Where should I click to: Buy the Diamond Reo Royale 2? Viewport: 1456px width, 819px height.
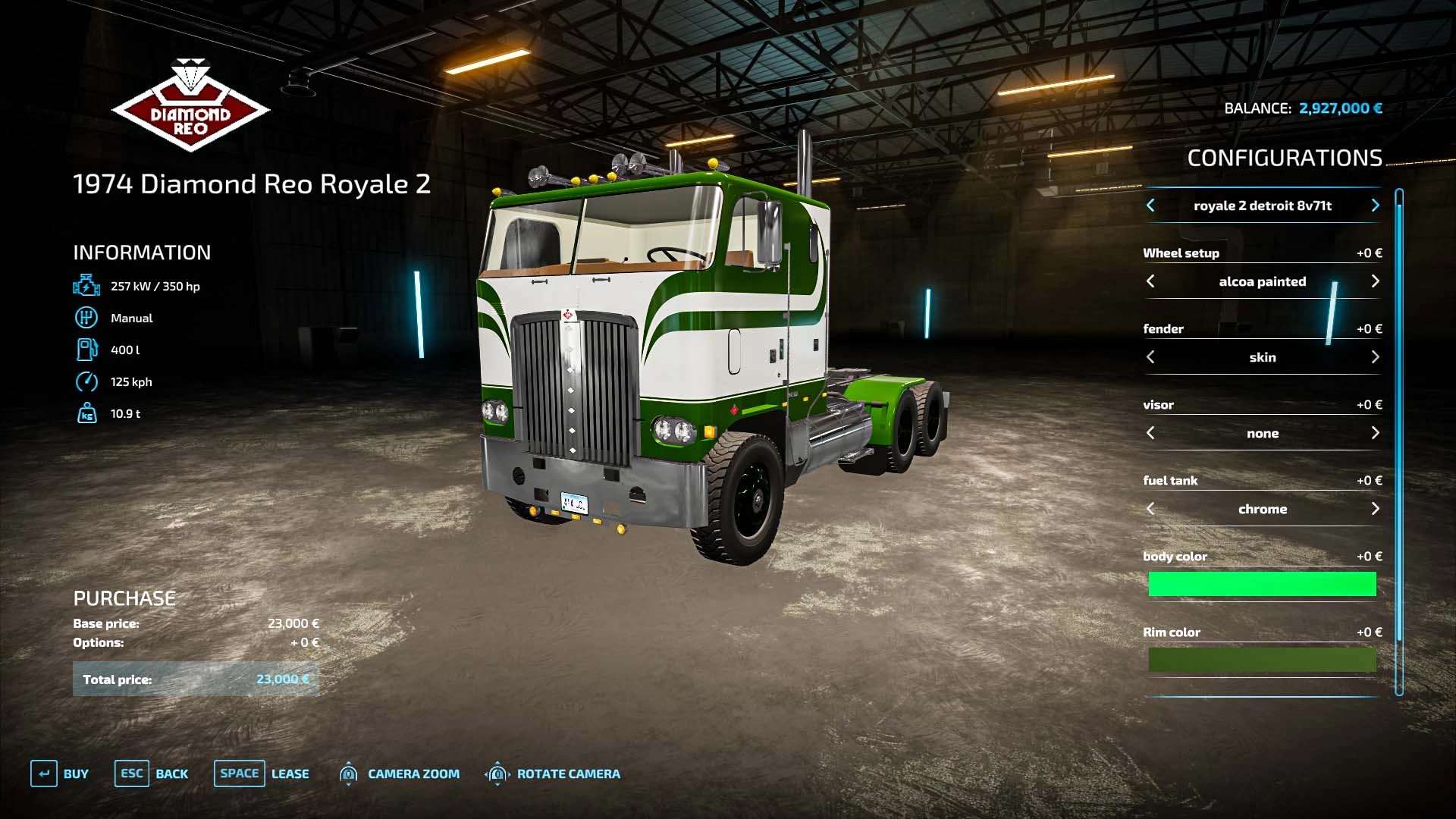[x=60, y=773]
